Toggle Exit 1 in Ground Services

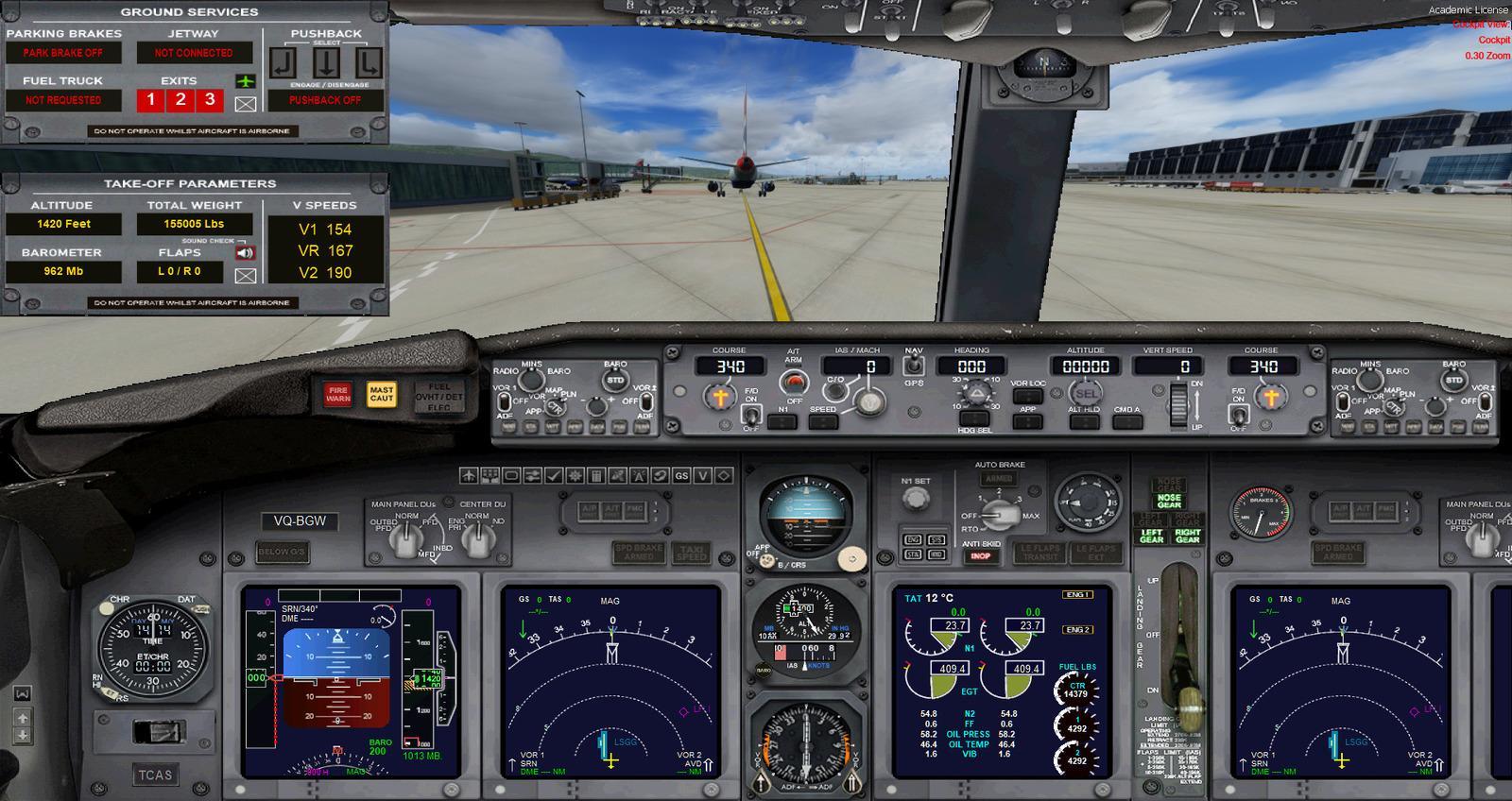[x=148, y=97]
